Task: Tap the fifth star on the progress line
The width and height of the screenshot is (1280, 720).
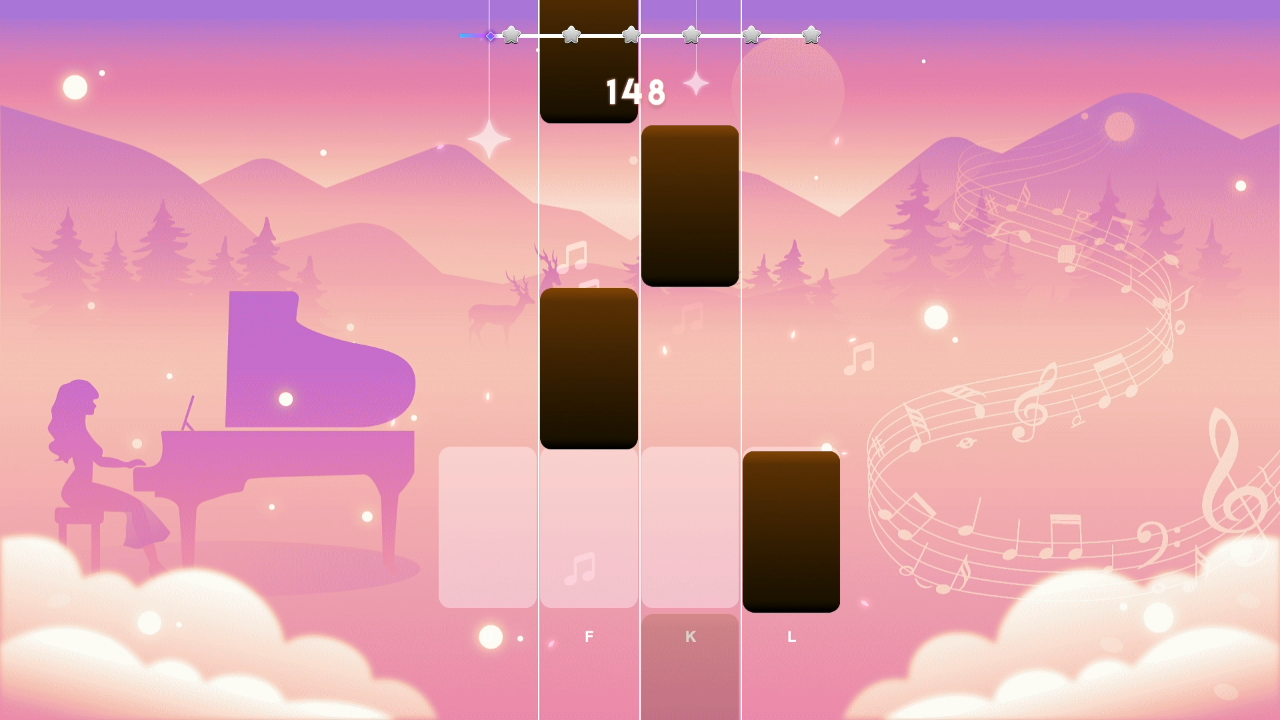Action: pyautogui.click(x=751, y=33)
